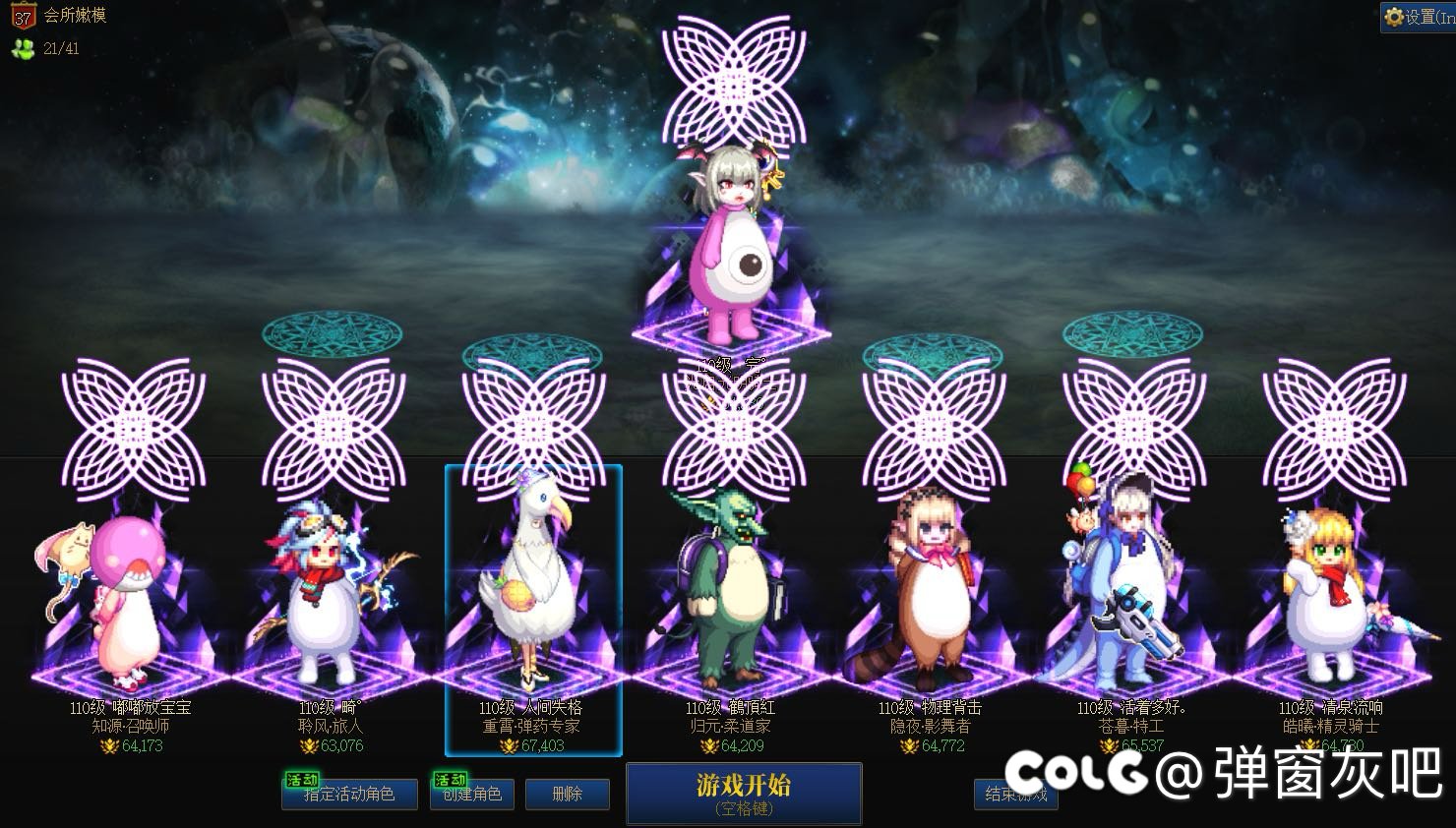Click the 指定活动角色 button

click(x=349, y=794)
